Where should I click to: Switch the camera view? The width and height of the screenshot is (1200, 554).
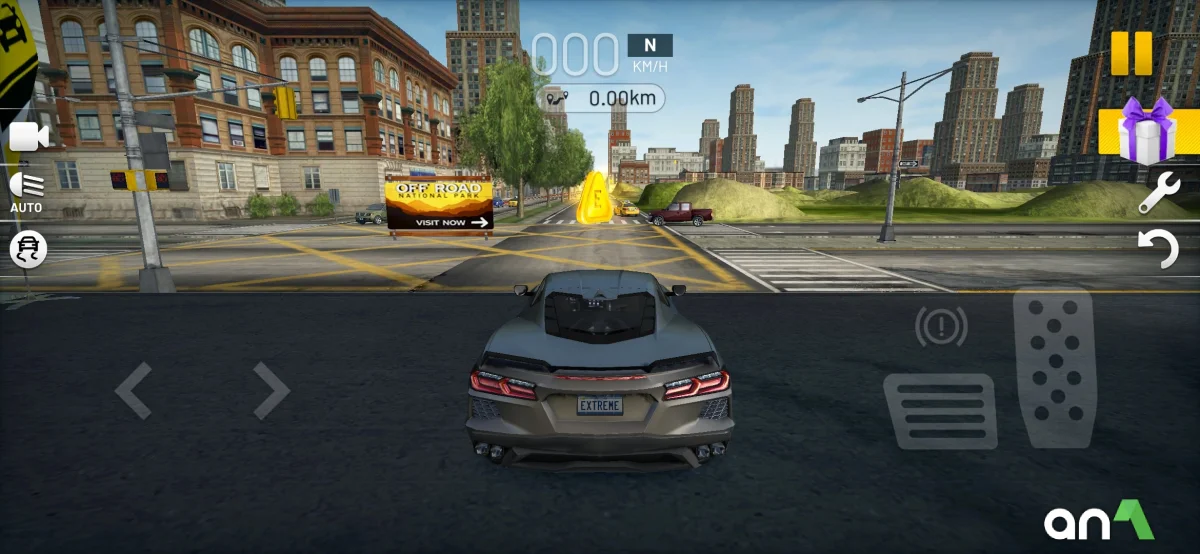29,137
